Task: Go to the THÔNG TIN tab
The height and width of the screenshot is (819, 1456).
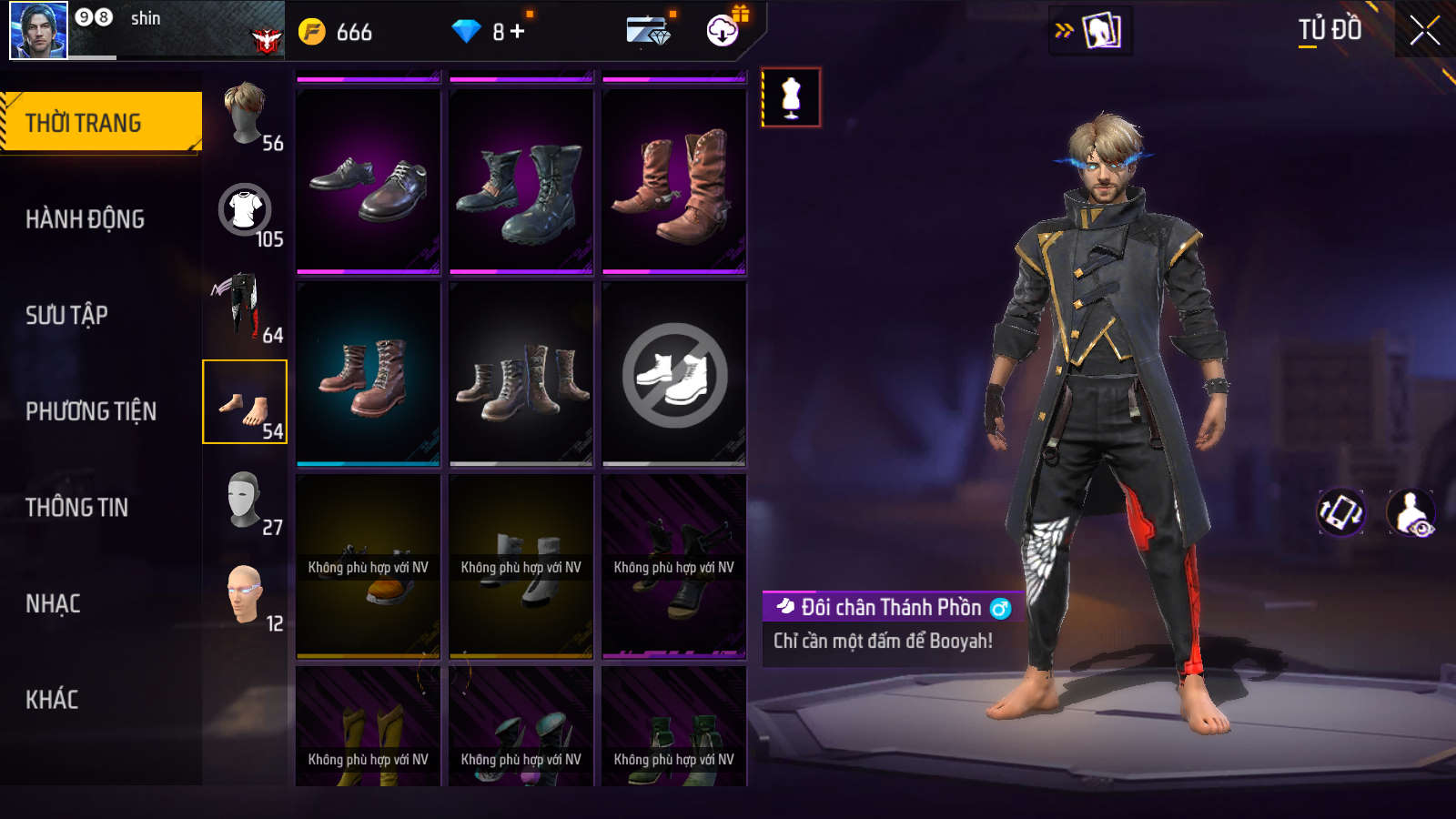Action: point(76,507)
